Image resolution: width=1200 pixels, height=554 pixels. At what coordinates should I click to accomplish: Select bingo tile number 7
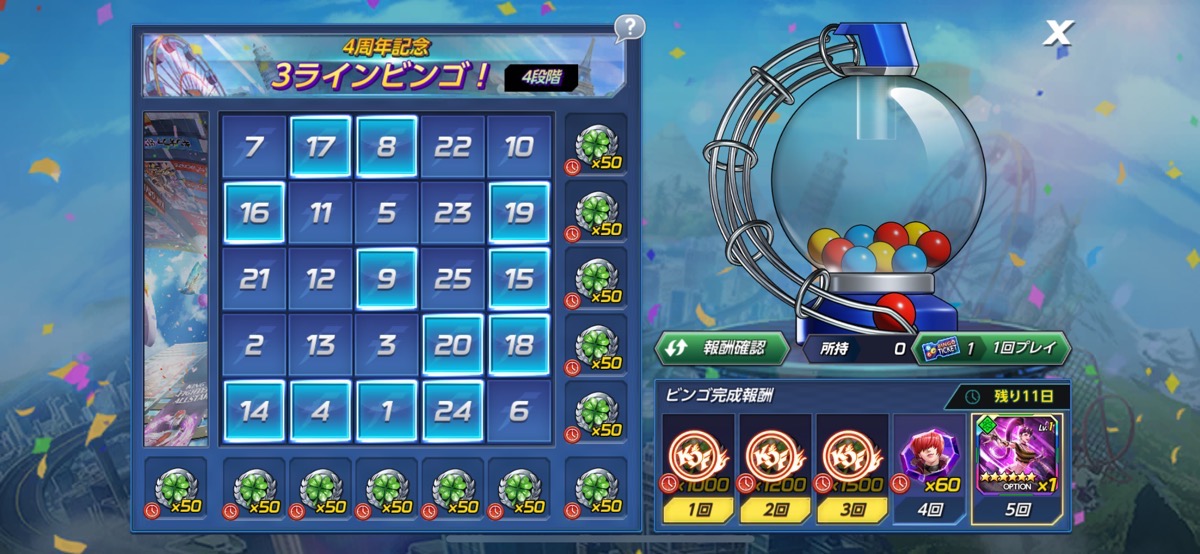[254, 147]
